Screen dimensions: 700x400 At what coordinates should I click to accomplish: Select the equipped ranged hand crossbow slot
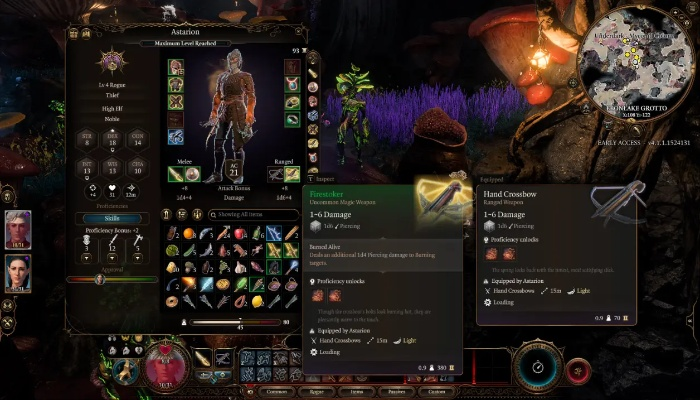pyautogui.click(x=277, y=175)
